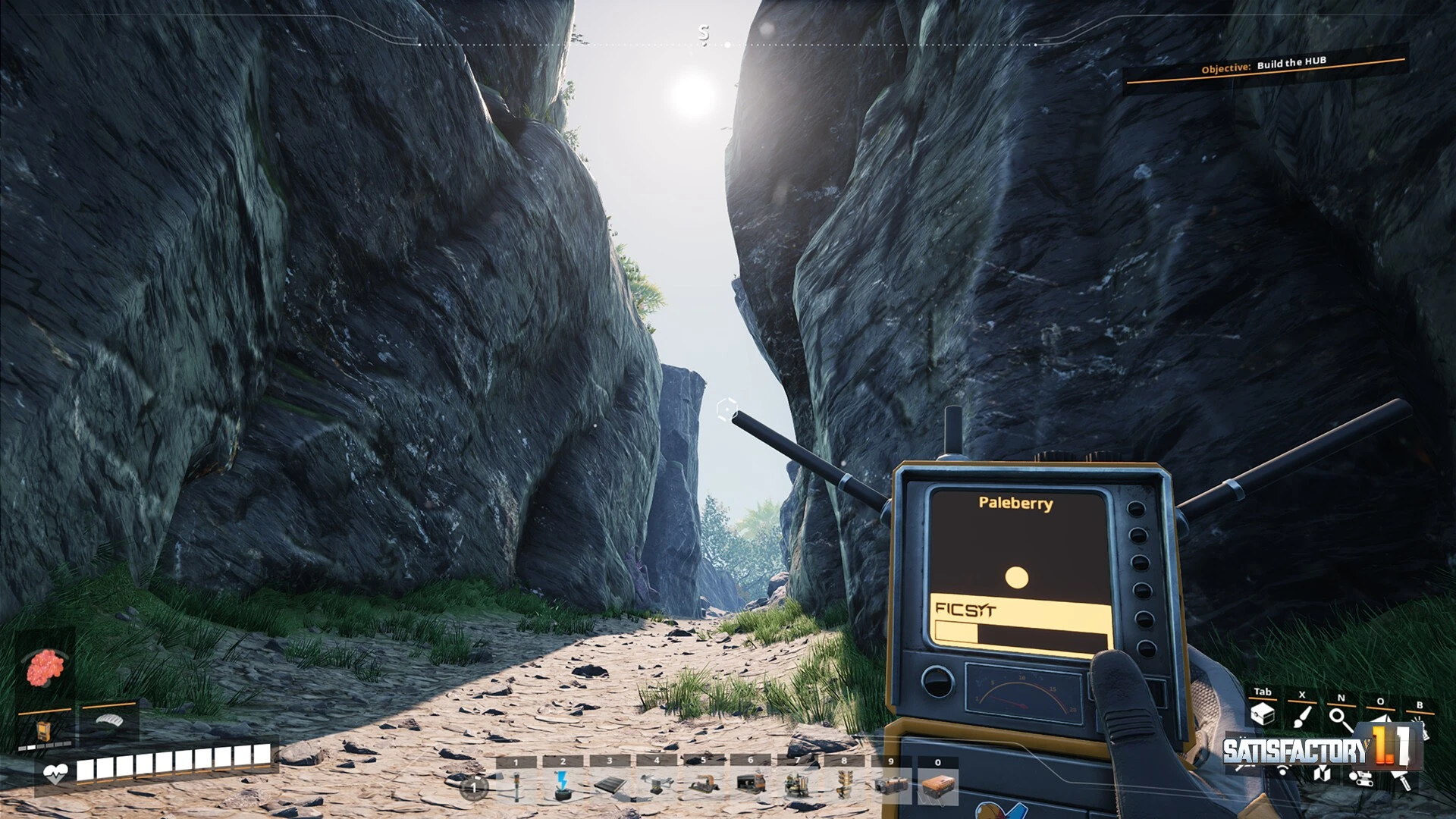
Task: Choose the dark flat panel in slot 3
Action: pyautogui.click(x=610, y=786)
